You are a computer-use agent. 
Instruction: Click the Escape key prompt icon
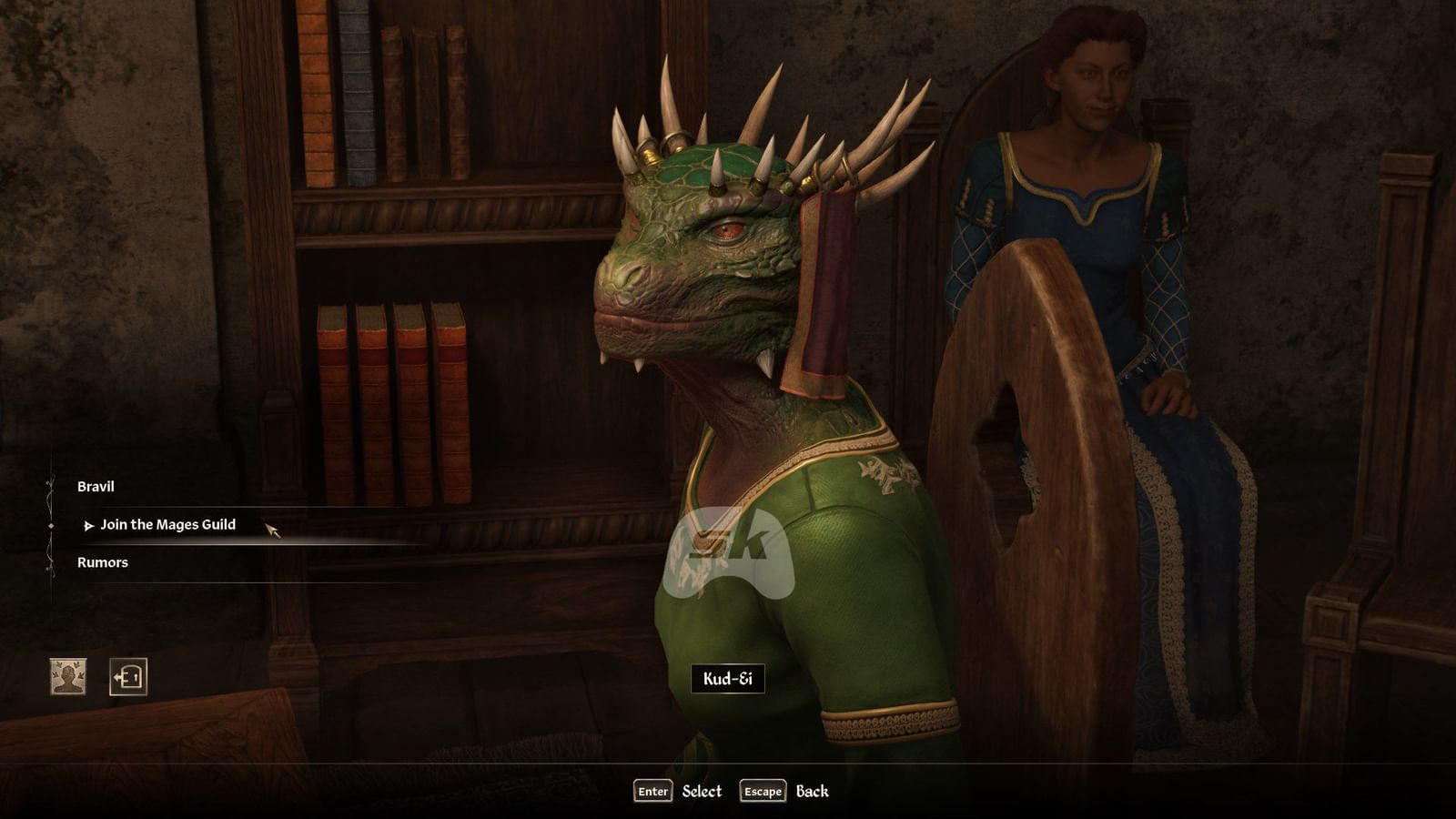pos(764,793)
